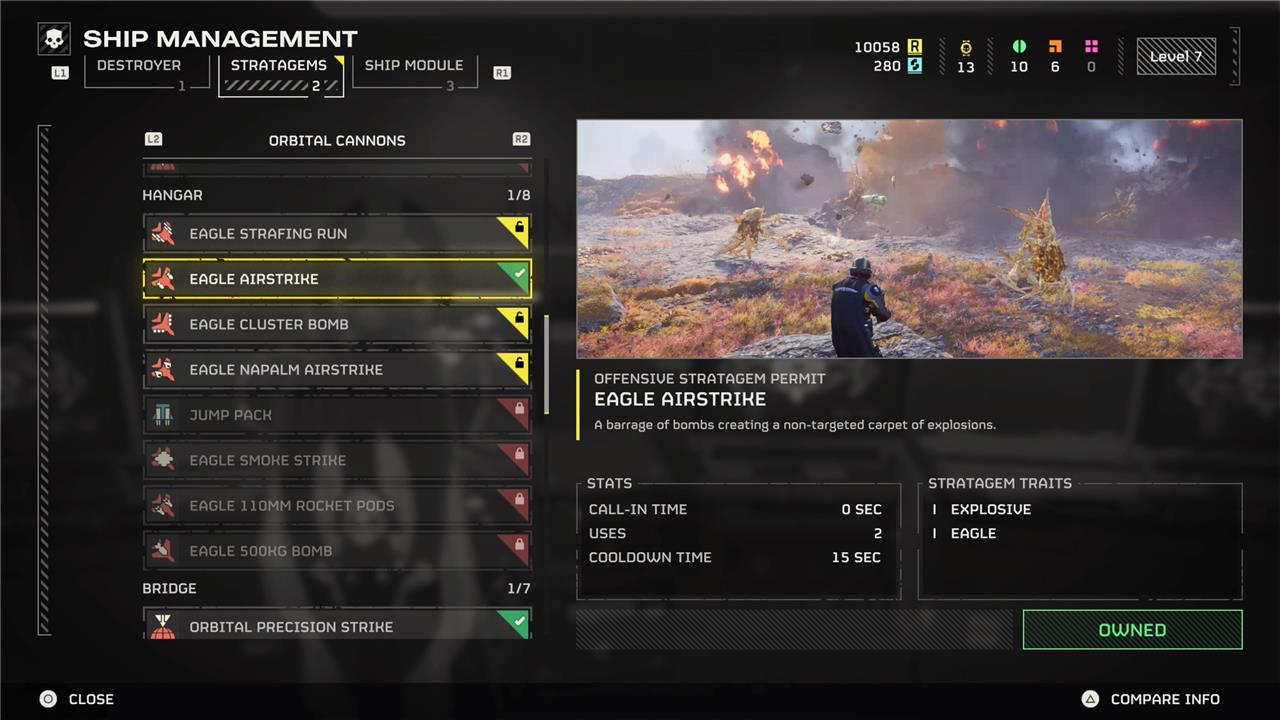Choose the Eagle 500KG Bomb entry

337,551
